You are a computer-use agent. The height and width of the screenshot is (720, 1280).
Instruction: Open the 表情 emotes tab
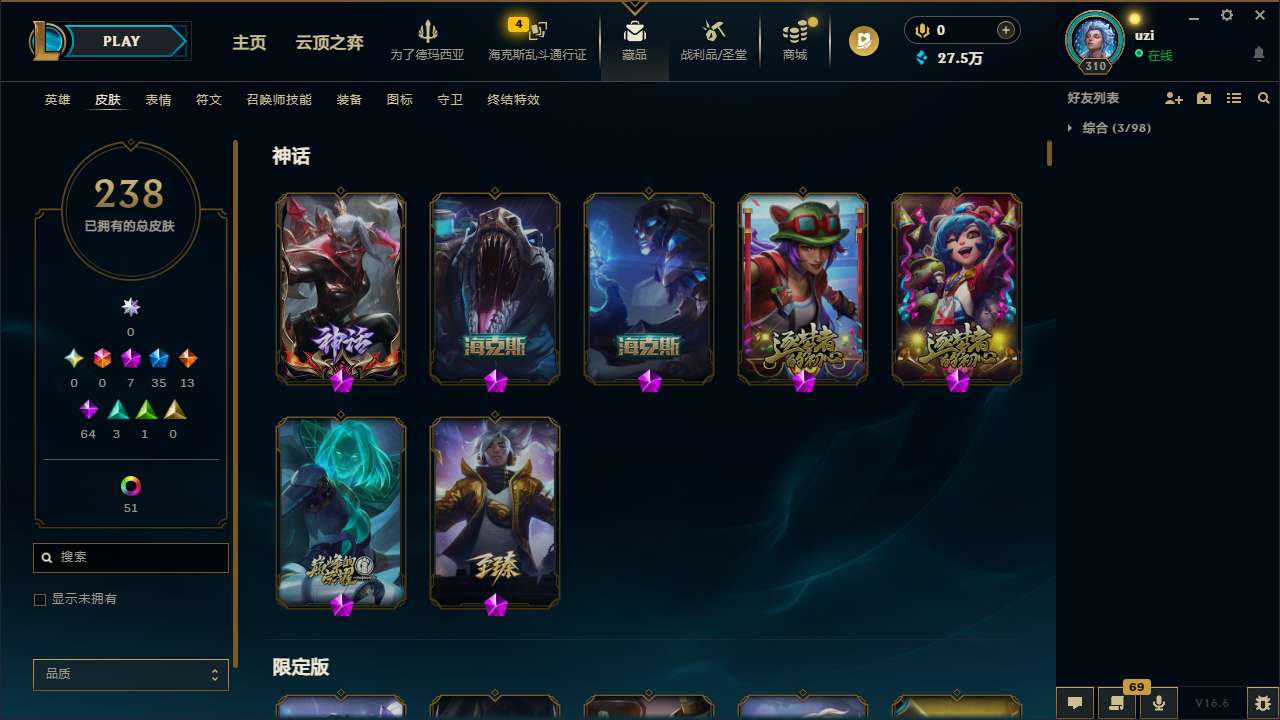pyautogui.click(x=157, y=99)
